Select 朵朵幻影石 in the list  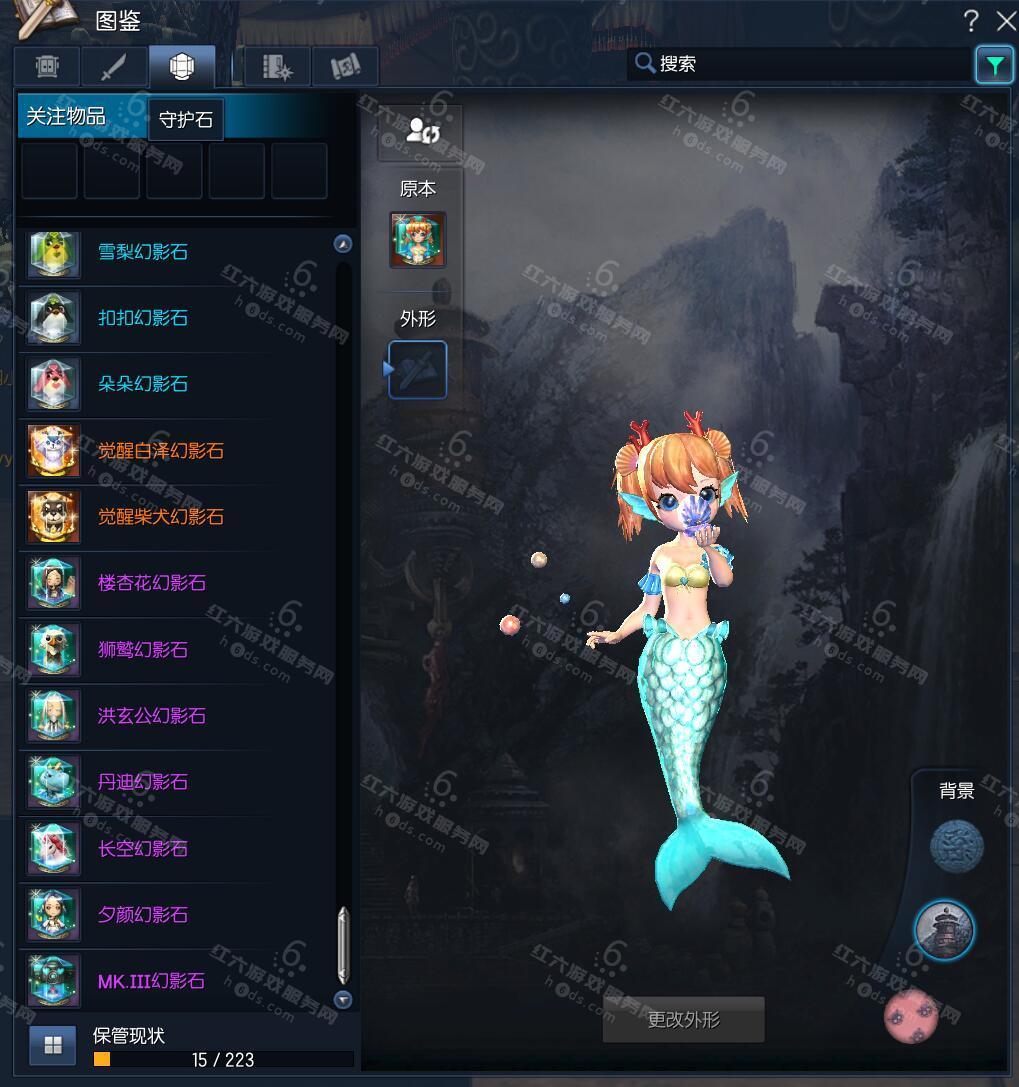point(142,384)
